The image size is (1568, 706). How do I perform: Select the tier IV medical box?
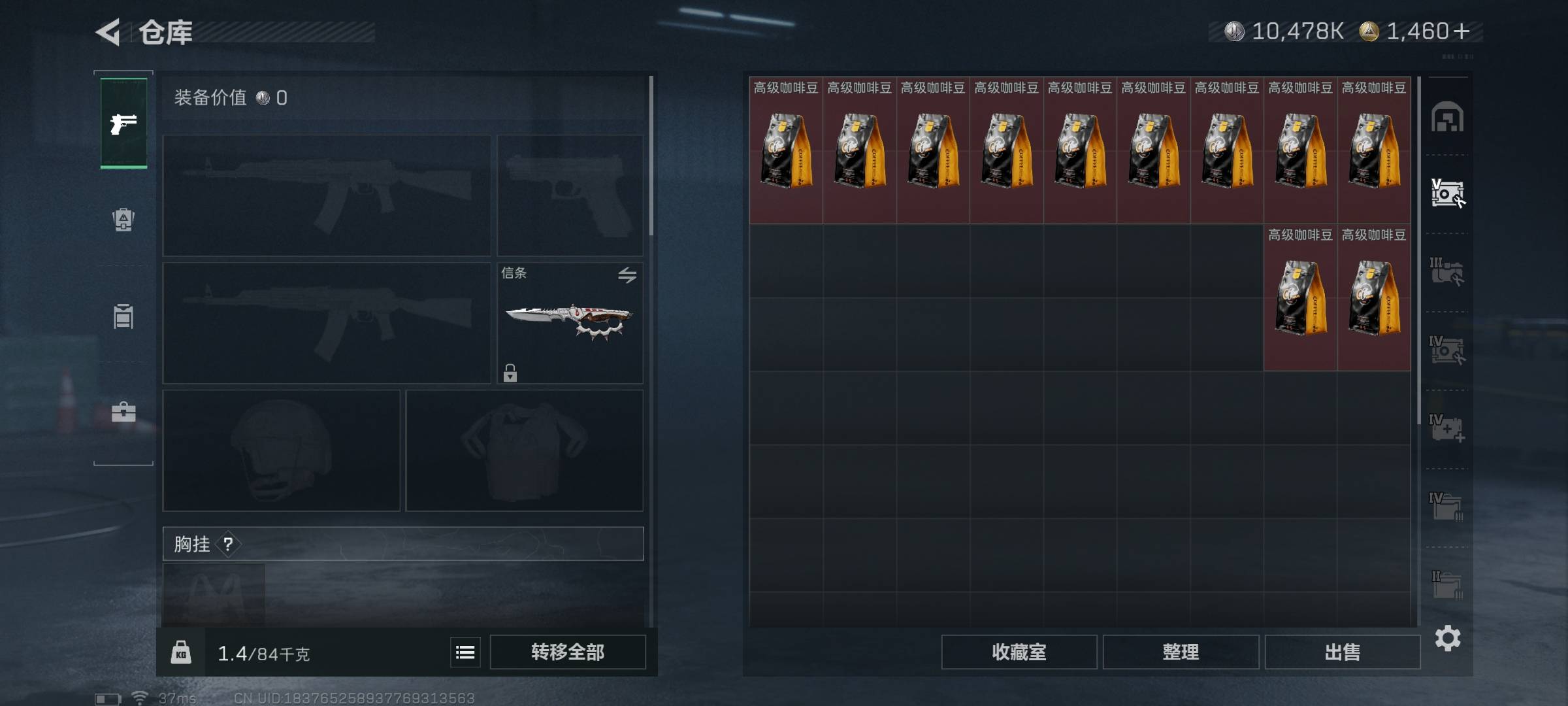click(x=1447, y=429)
